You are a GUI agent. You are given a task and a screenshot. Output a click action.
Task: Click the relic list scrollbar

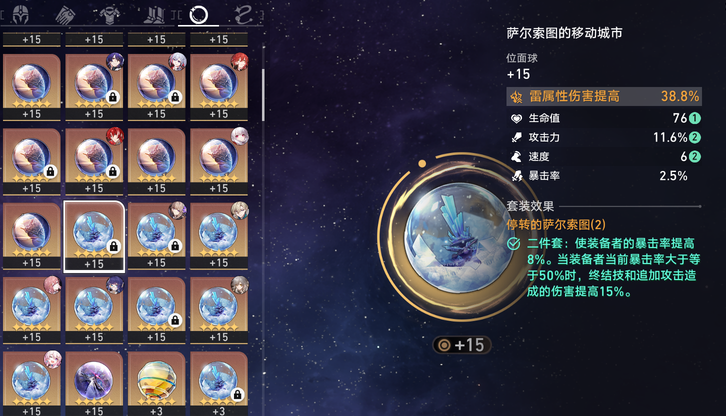tap(263, 95)
